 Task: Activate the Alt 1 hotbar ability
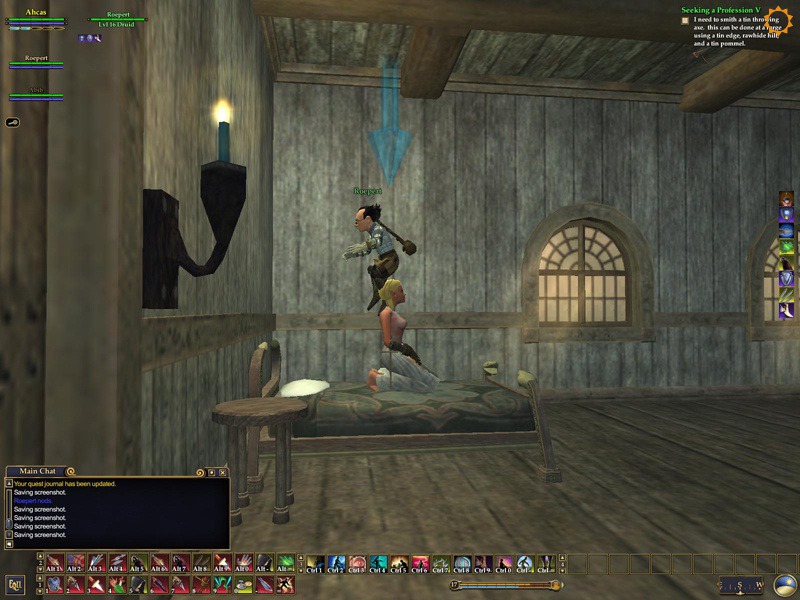click(x=54, y=564)
